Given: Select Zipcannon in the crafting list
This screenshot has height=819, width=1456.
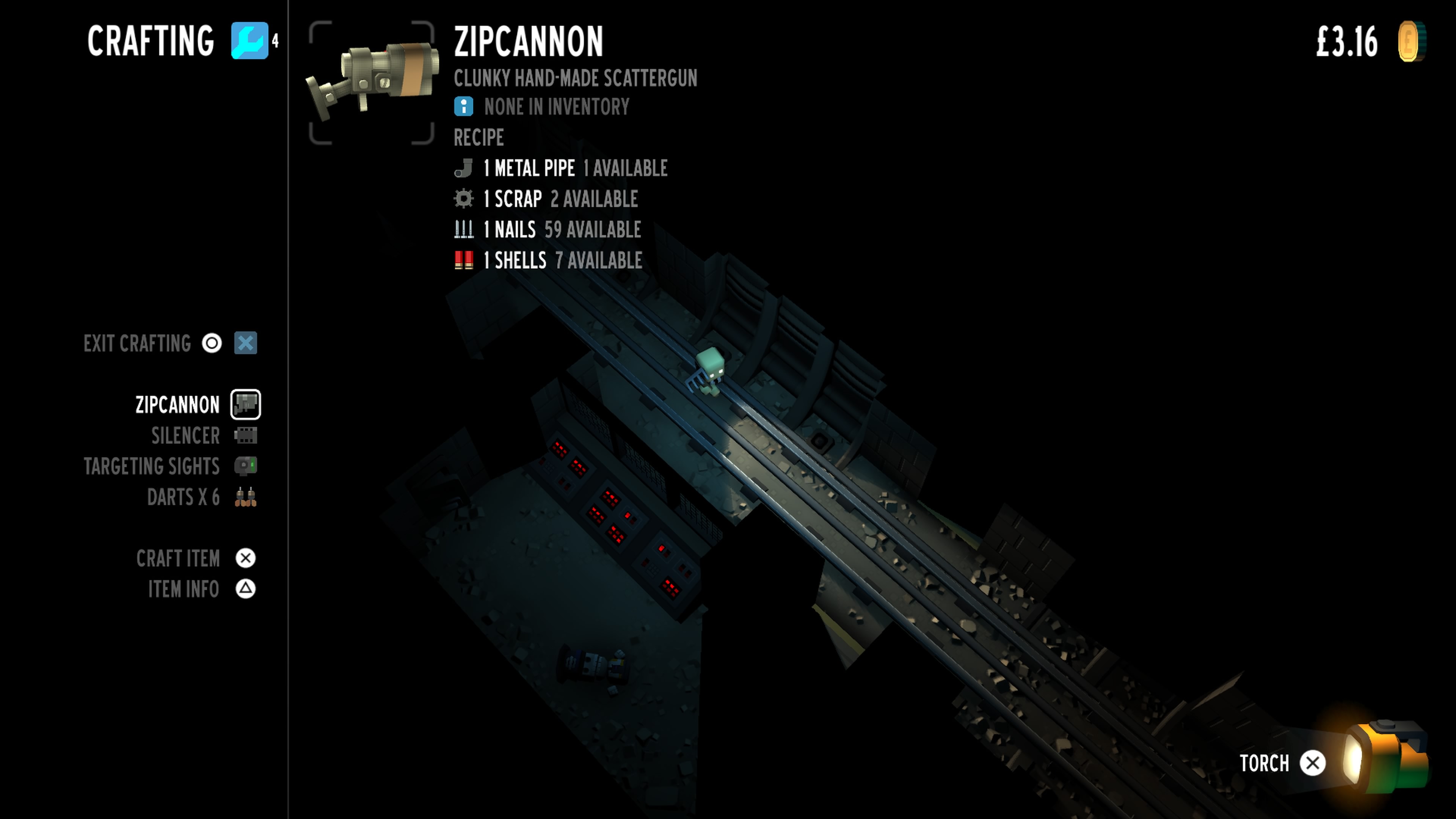Looking at the screenshot, I should (x=177, y=405).
